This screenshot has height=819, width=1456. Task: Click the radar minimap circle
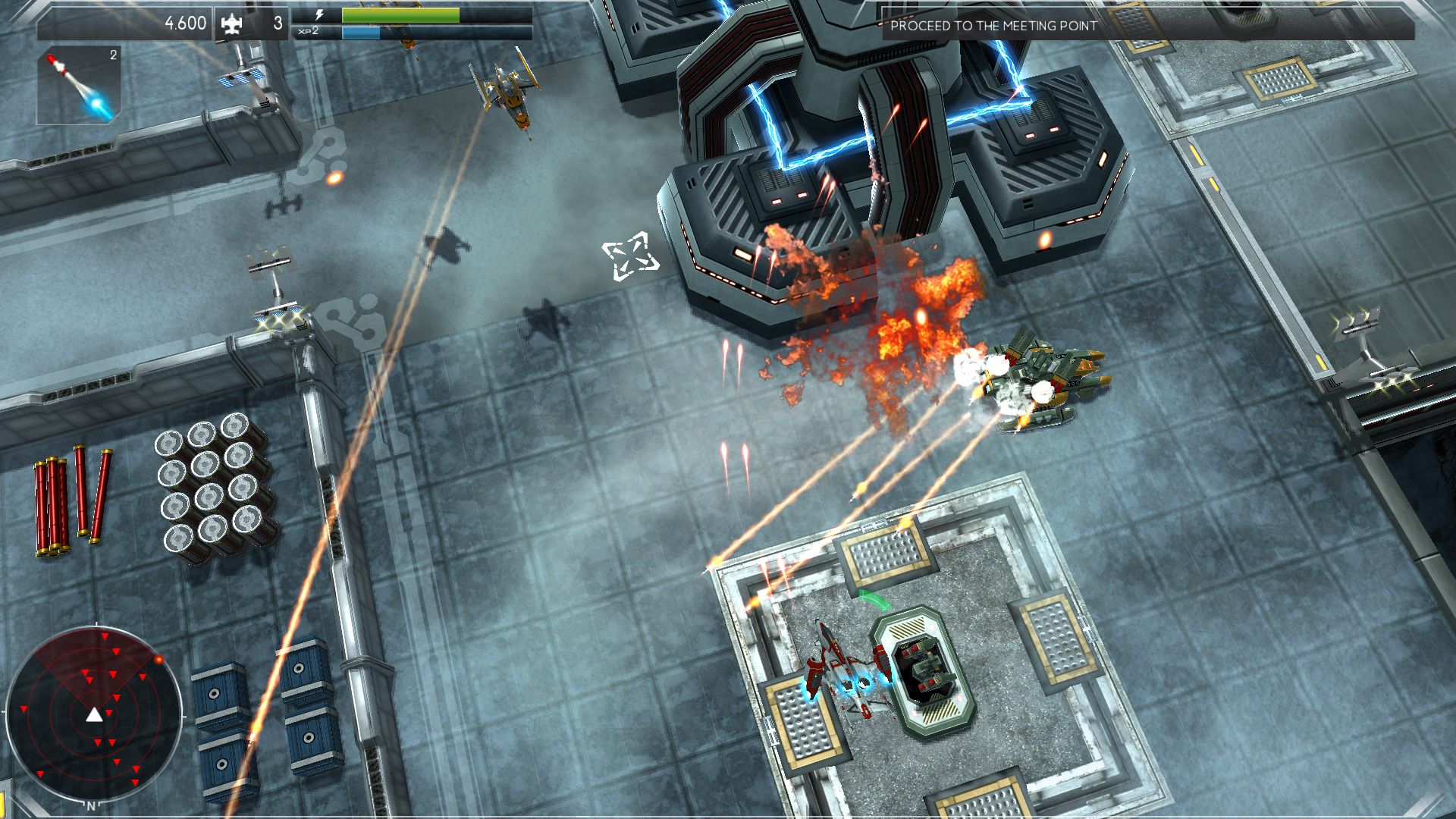[x=99, y=713]
